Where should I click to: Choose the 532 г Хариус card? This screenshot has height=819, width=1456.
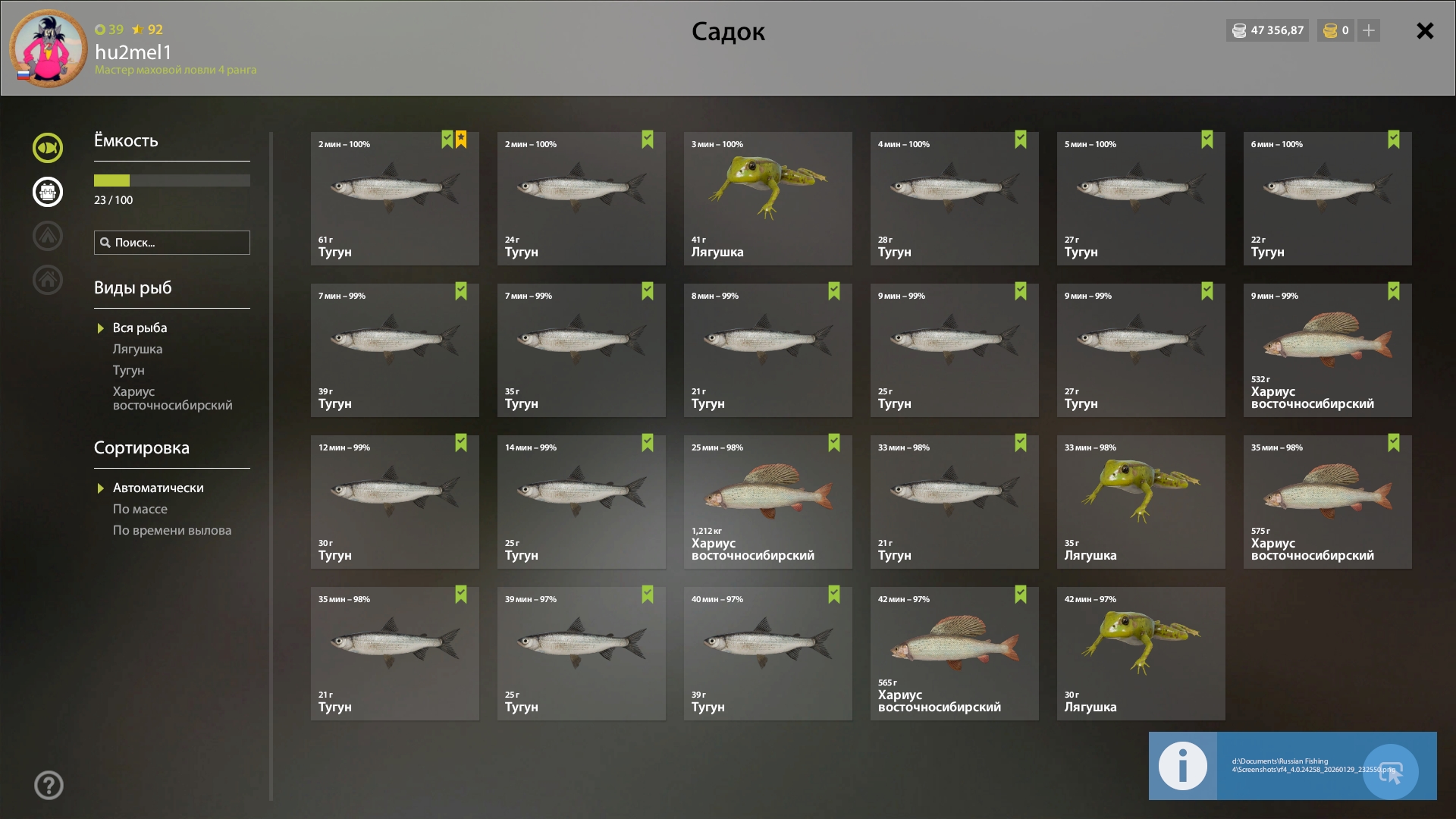tap(1327, 350)
